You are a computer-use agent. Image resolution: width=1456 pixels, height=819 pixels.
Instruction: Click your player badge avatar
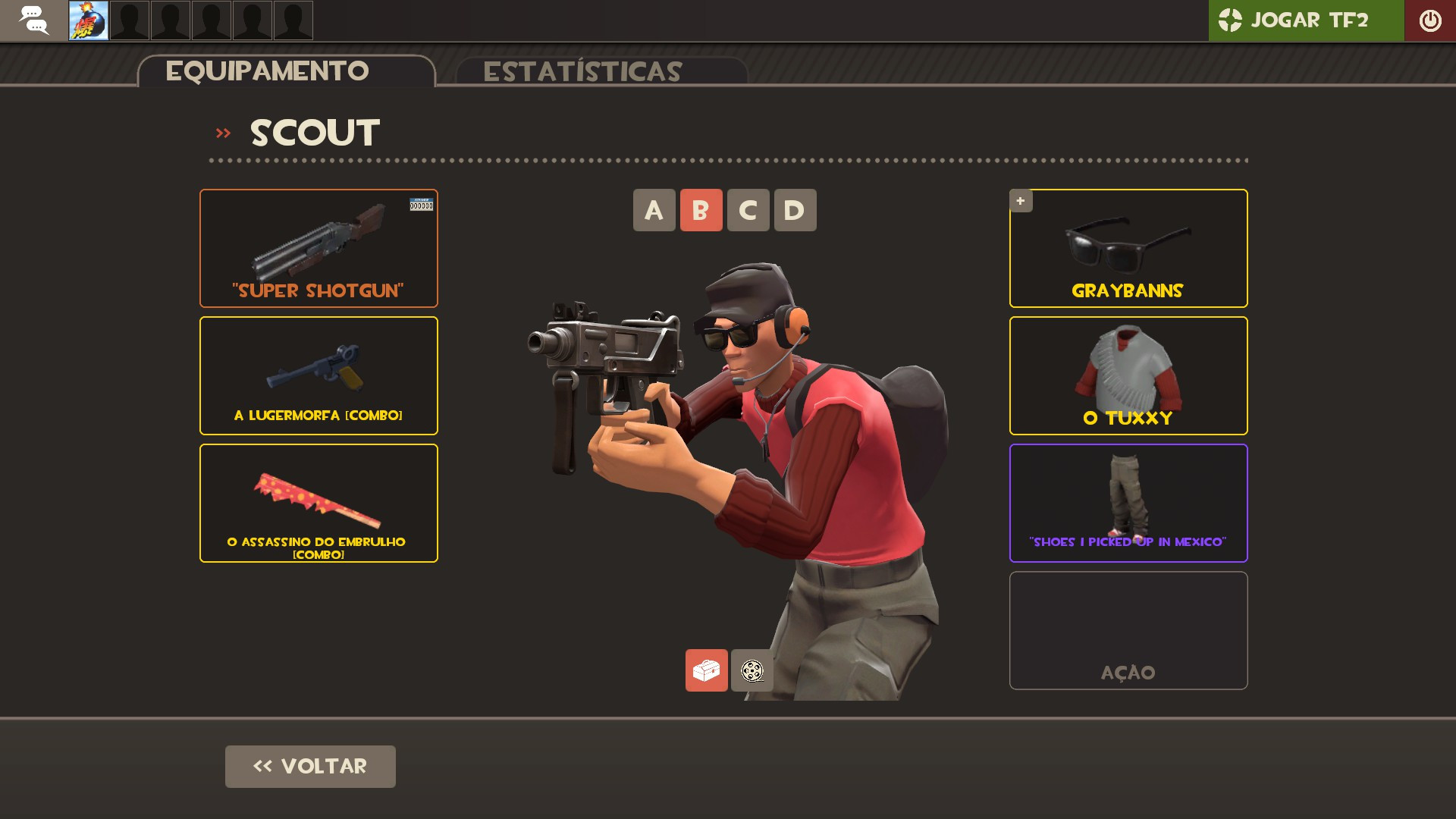(87, 20)
